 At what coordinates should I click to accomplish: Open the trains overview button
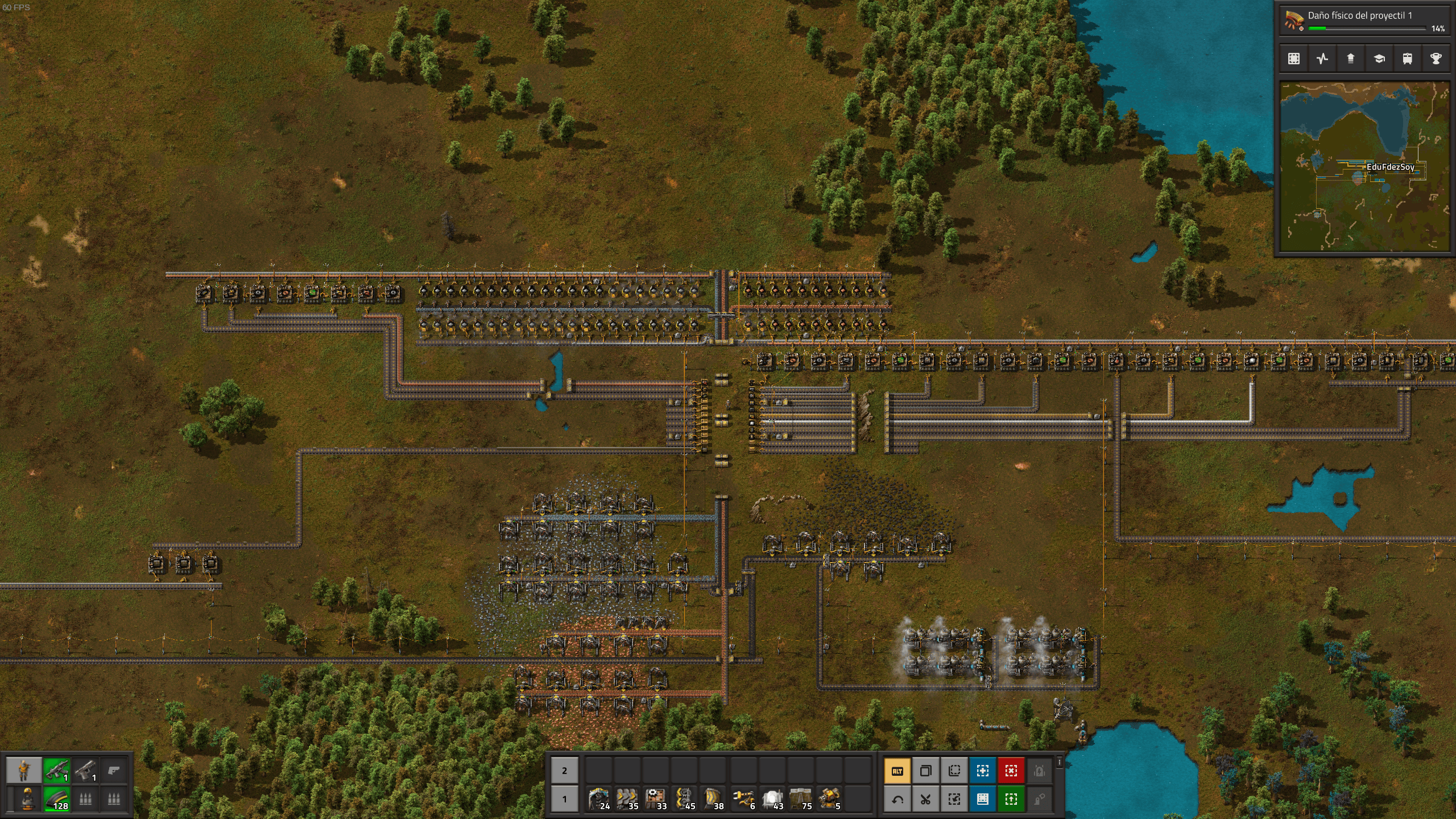(1407, 59)
